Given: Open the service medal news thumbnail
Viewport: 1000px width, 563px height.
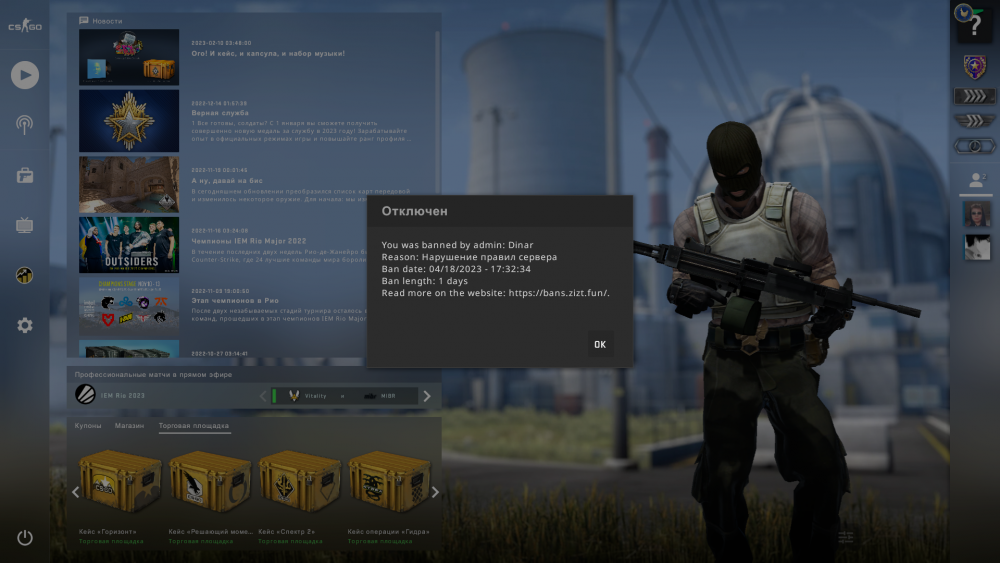Looking at the screenshot, I should pos(129,121).
